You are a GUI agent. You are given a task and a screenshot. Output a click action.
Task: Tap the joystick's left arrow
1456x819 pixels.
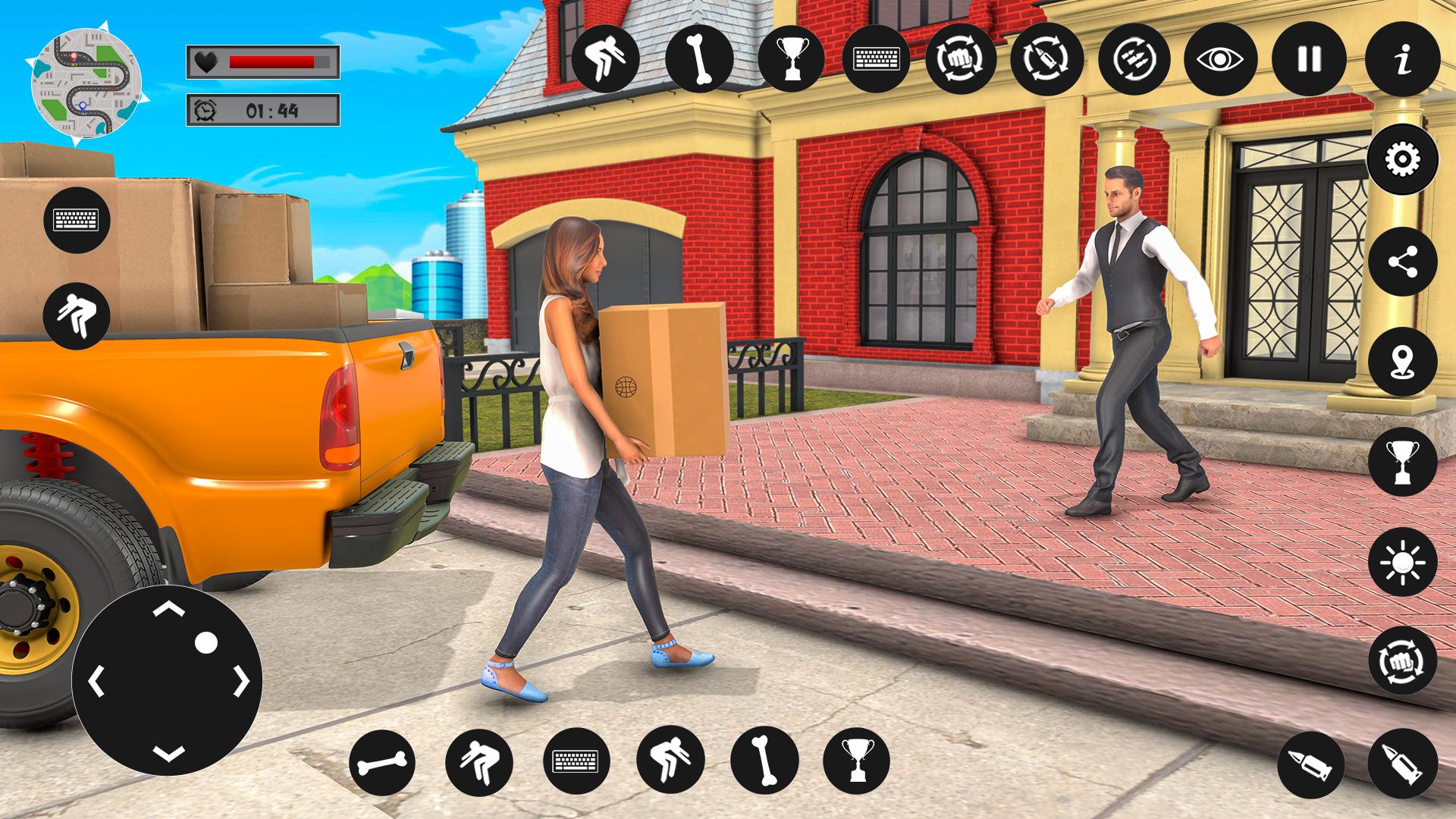(96, 682)
